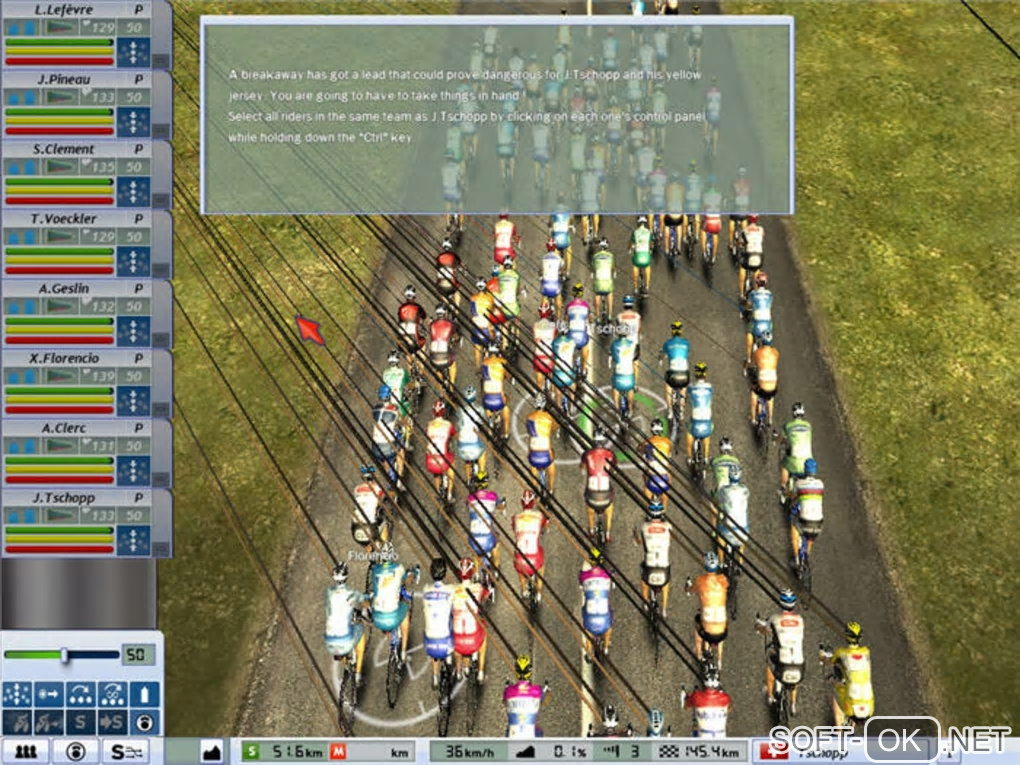Image resolution: width=1020 pixels, height=765 pixels.
Task: Click the round rider icon in bottom bar
Action: pos(74,750)
